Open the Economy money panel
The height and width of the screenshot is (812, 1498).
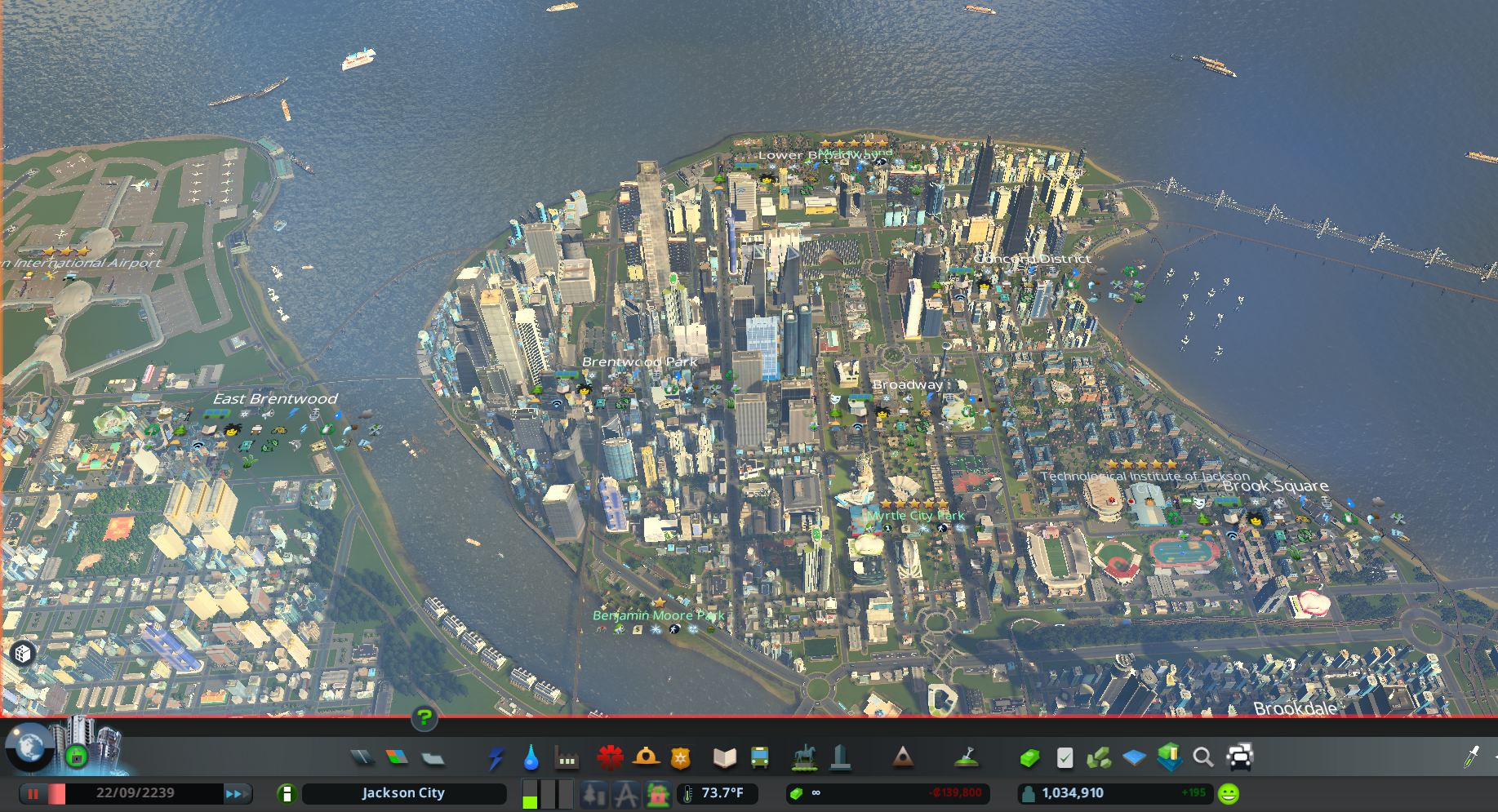(1029, 757)
